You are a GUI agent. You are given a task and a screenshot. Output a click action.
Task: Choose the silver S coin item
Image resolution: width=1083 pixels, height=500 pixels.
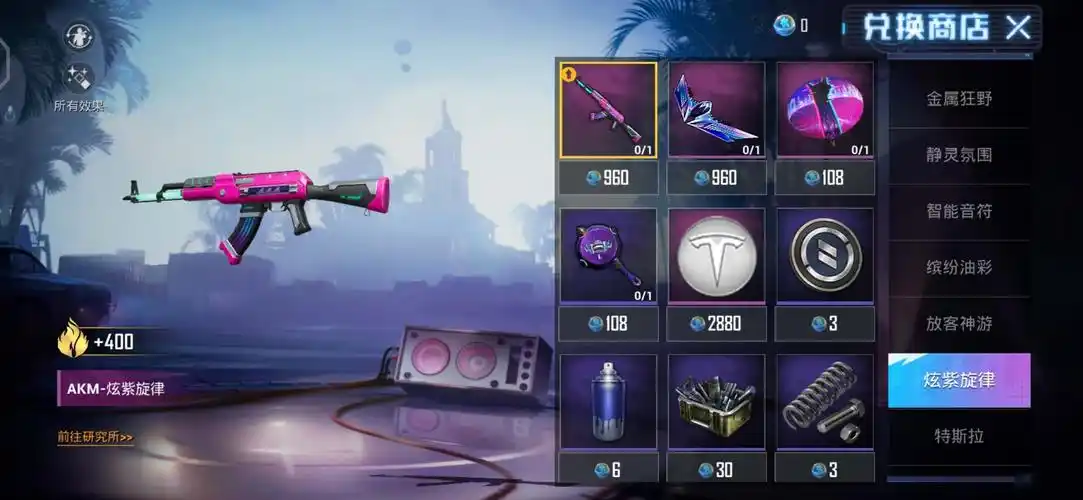click(x=825, y=256)
